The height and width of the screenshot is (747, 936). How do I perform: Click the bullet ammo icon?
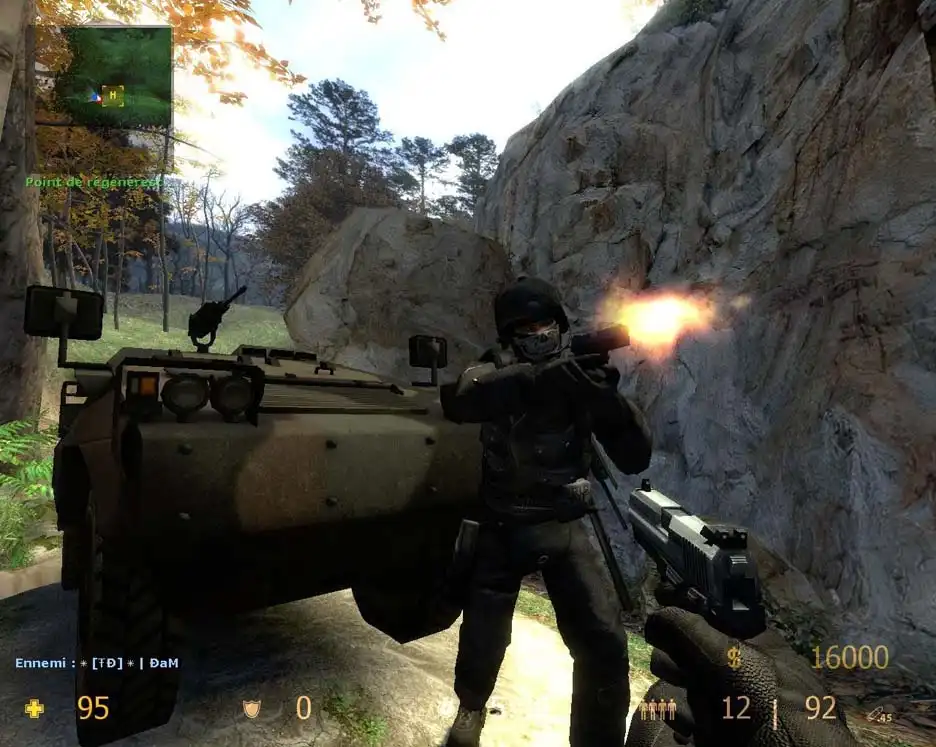tap(658, 709)
